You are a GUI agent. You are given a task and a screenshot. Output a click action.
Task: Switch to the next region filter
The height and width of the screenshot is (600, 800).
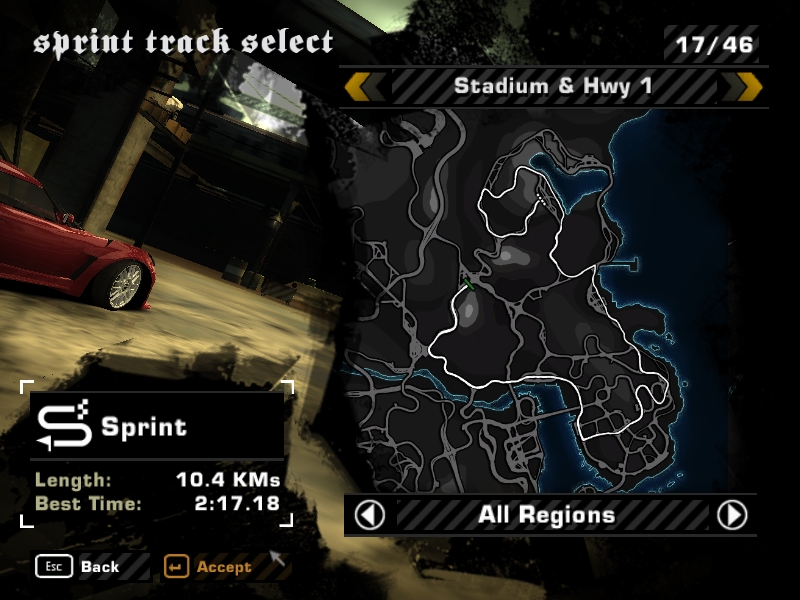click(732, 515)
